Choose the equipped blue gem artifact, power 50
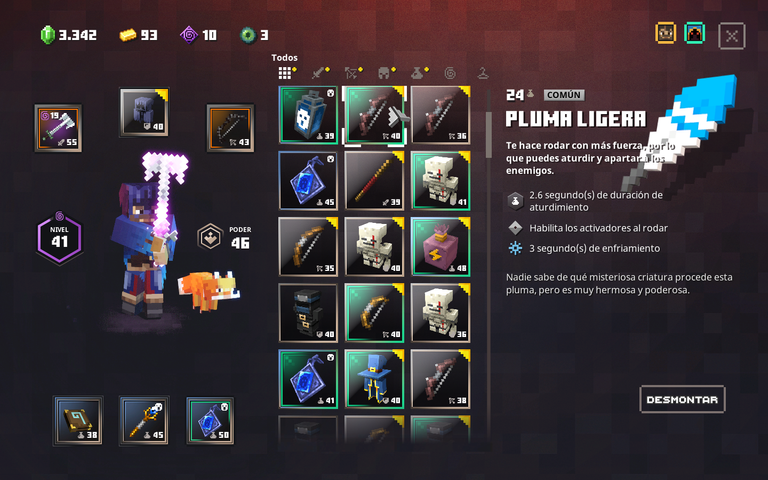768x480 pixels. [x=210, y=420]
